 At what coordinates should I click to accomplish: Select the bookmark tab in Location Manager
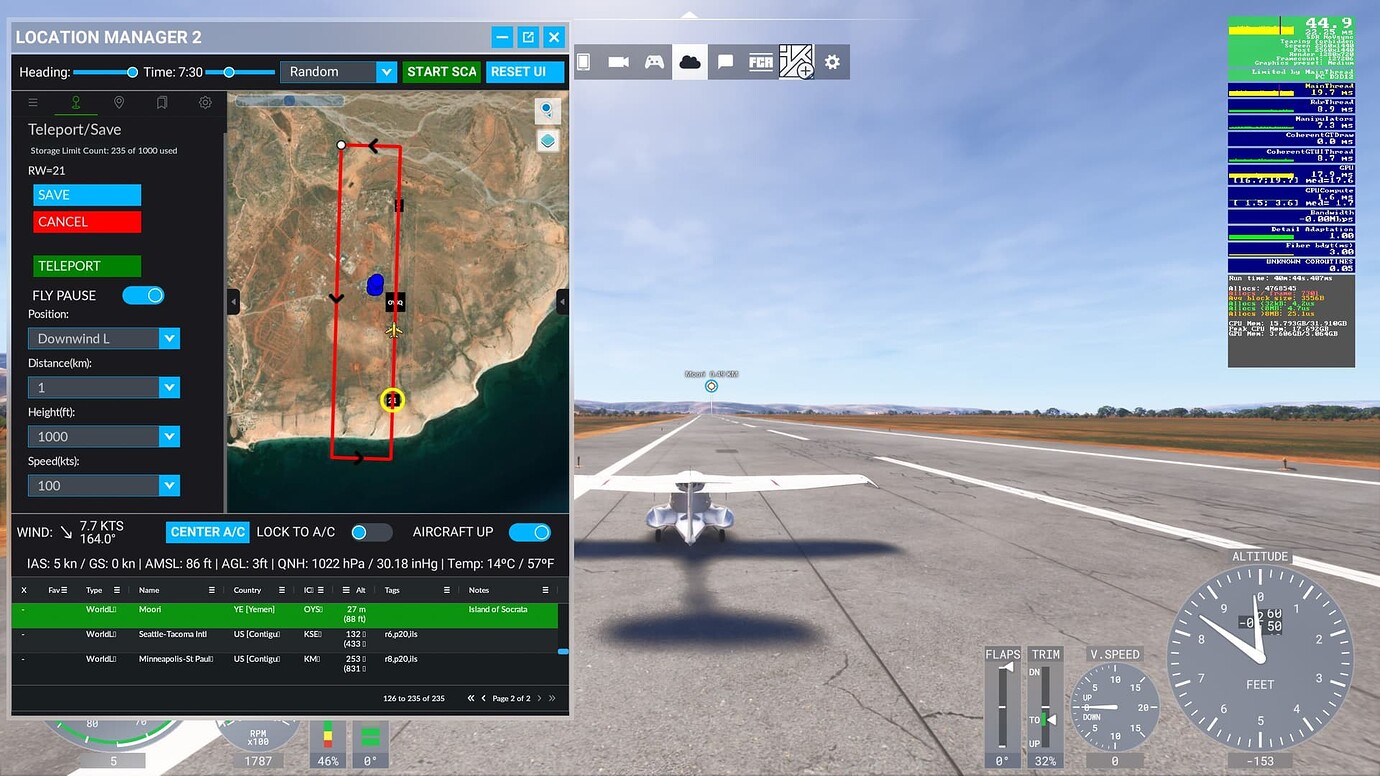coord(161,102)
